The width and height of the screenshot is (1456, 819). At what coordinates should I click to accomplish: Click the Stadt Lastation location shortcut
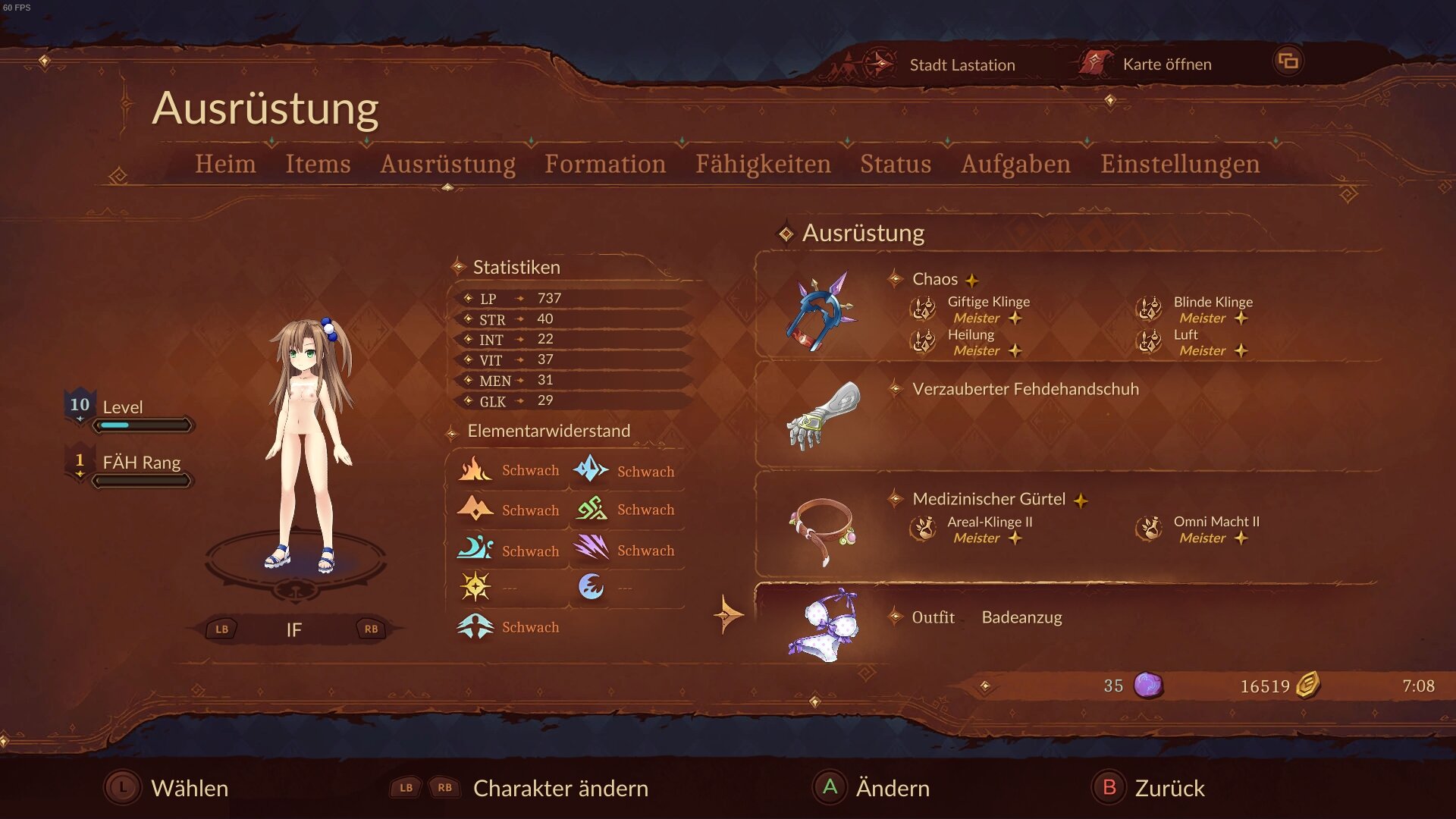click(962, 65)
